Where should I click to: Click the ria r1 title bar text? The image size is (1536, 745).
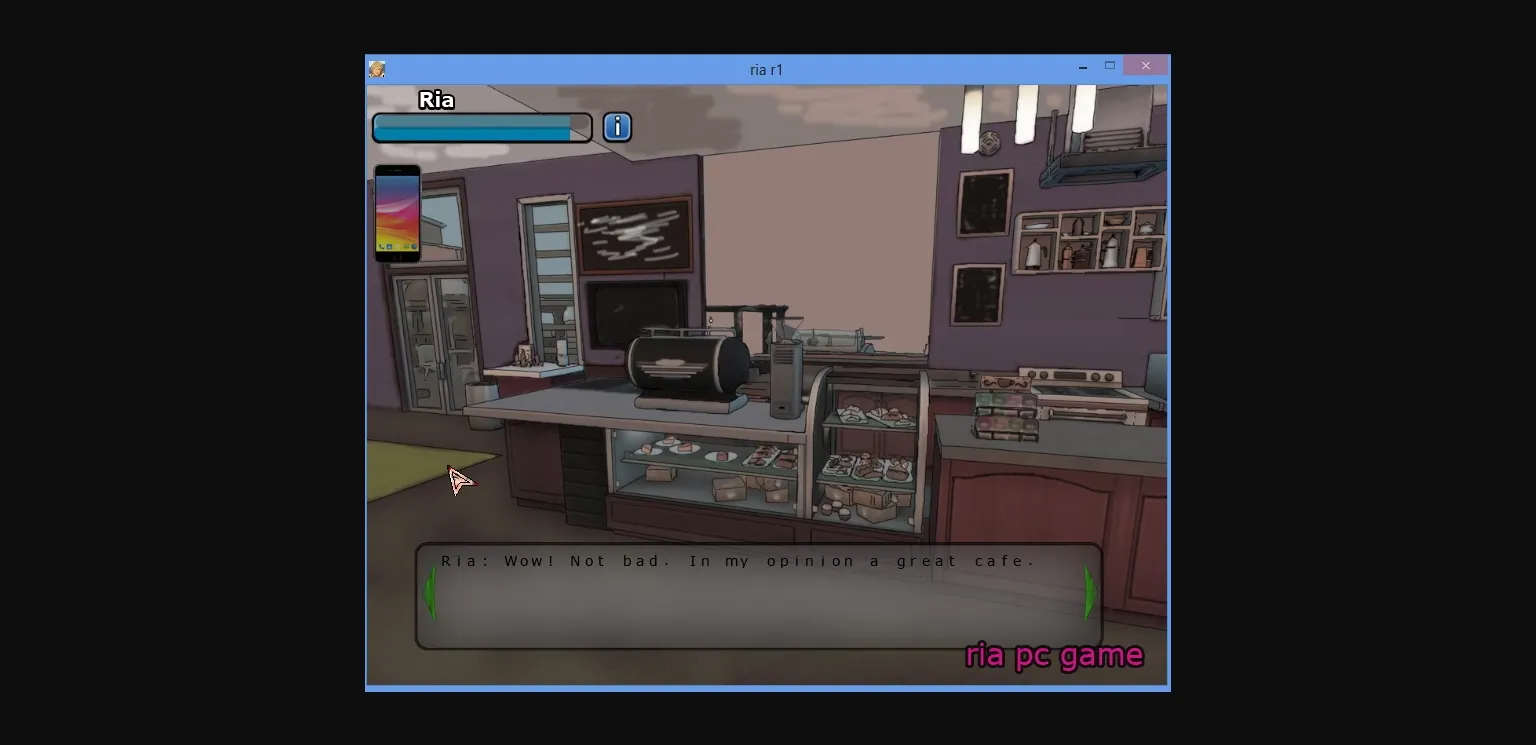pyautogui.click(x=766, y=68)
